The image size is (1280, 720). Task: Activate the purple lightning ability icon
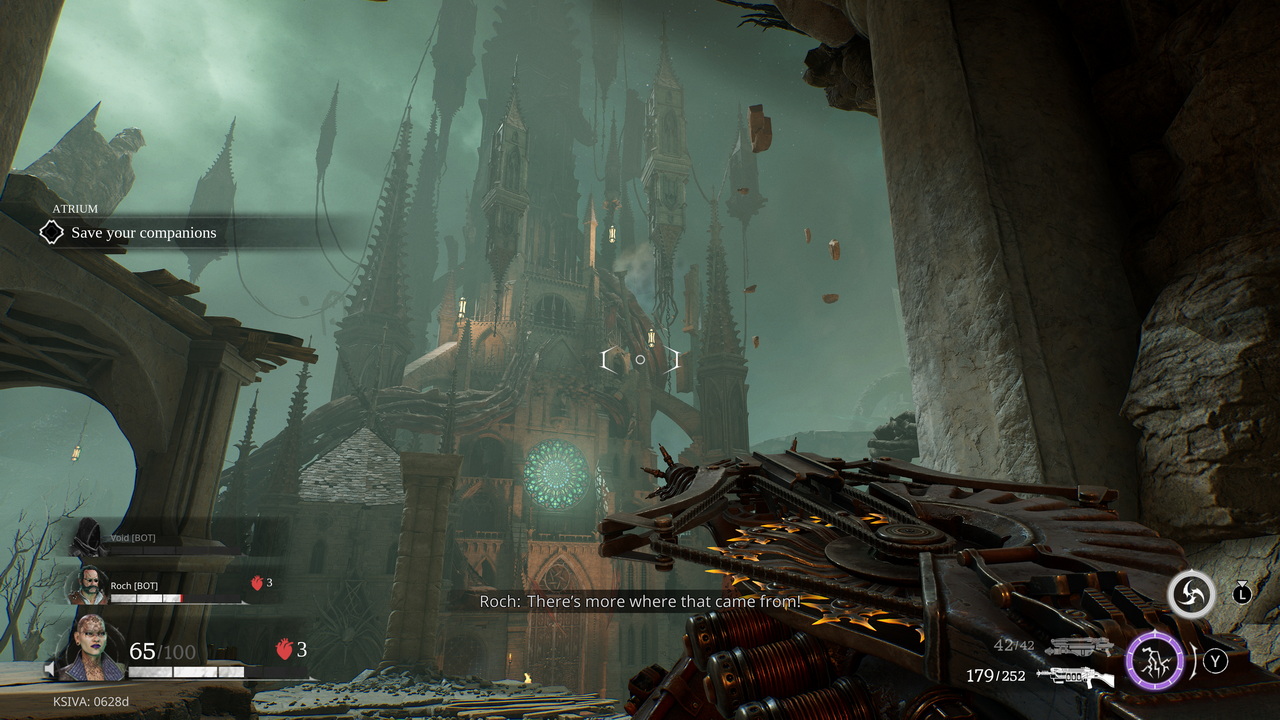(x=1155, y=661)
